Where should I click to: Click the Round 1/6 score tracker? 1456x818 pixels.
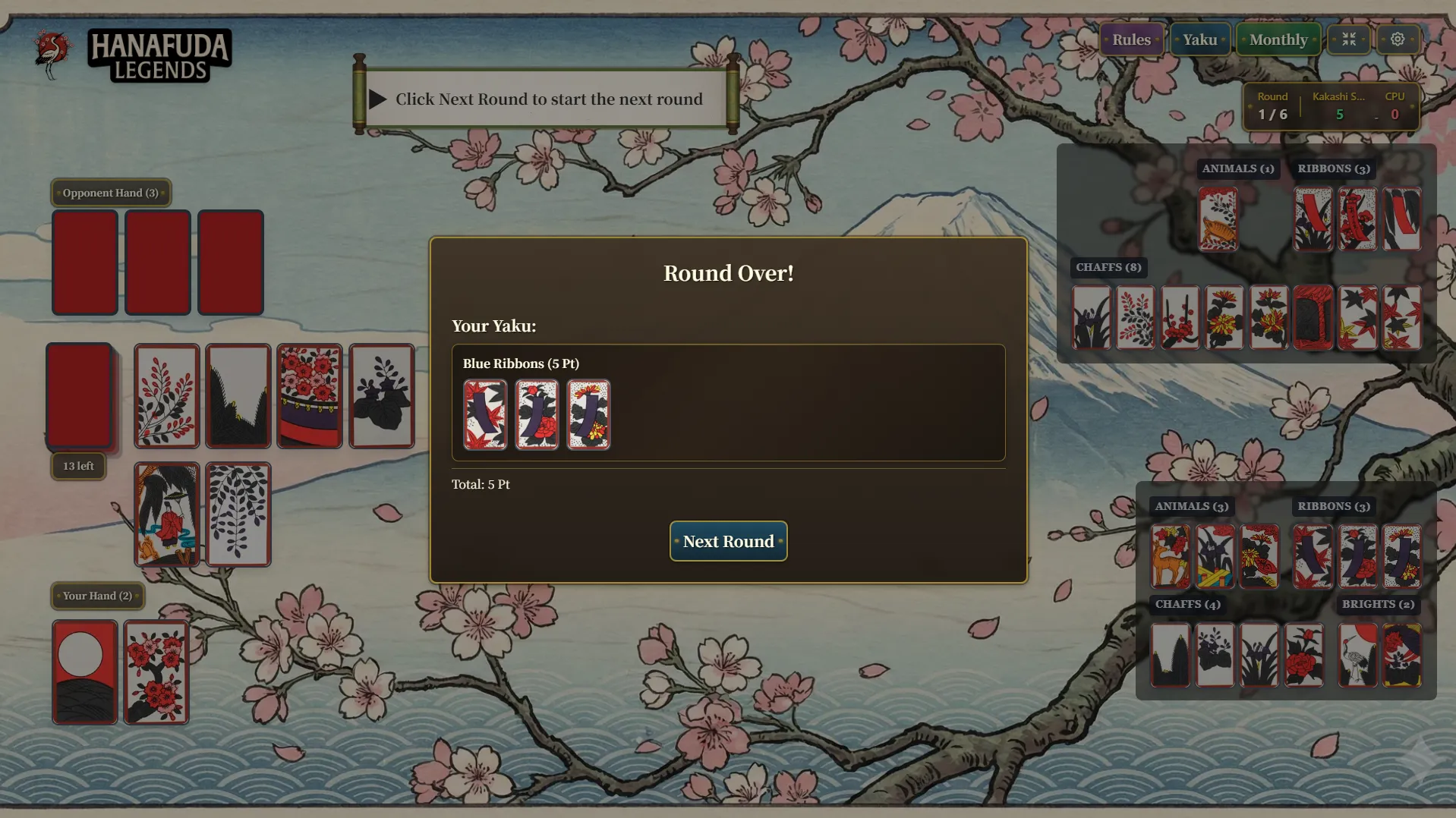click(x=1272, y=106)
